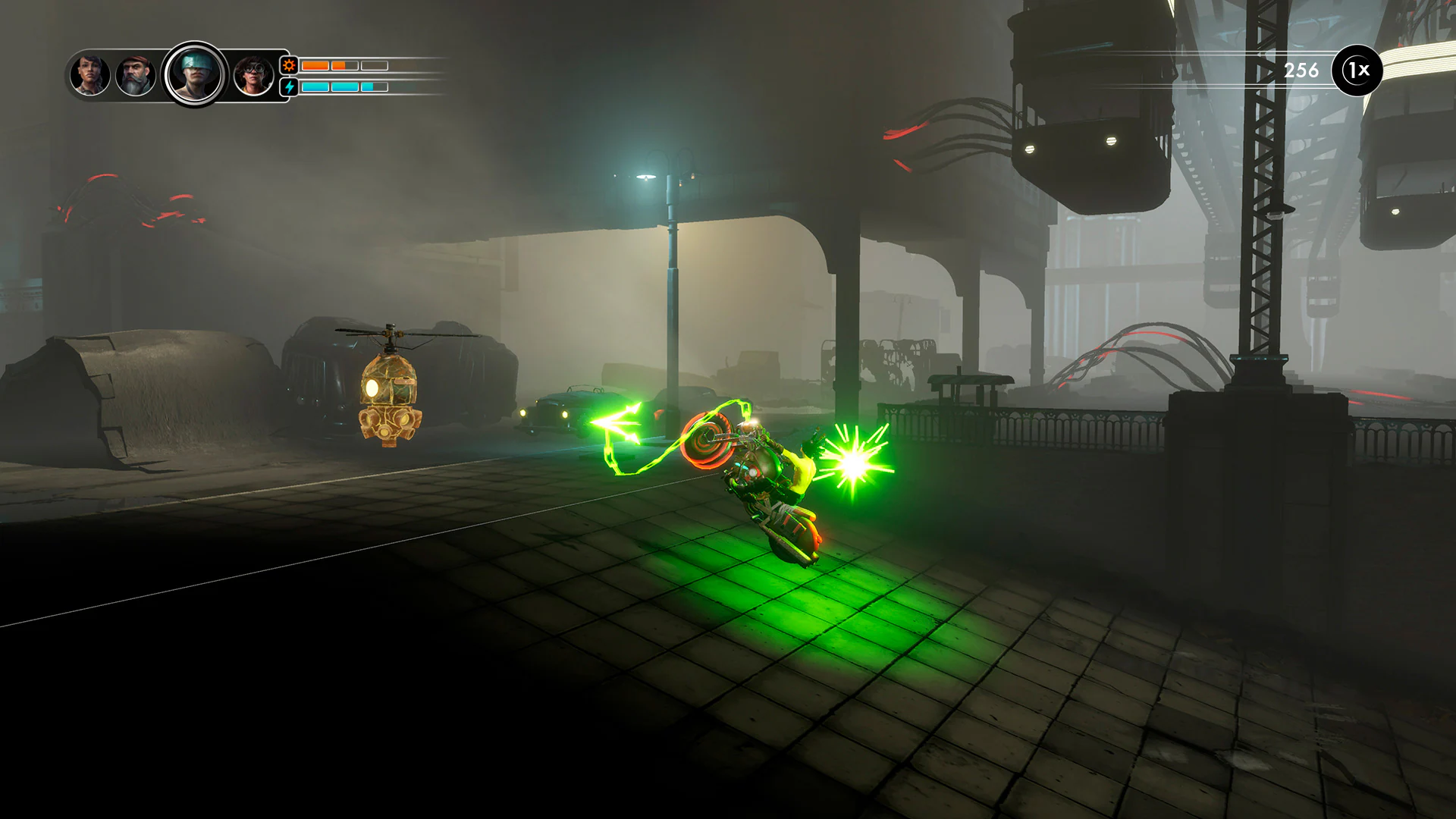Screen dimensions: 1456x819
Task: Select the blindfolded character's portrait
Action: [x=193, y=72]
